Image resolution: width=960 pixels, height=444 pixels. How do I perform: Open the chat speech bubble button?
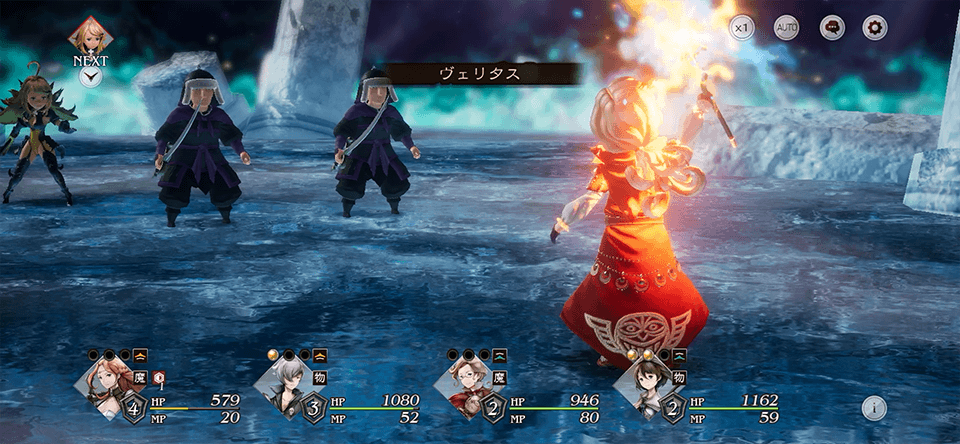click(x=831, y=28)
